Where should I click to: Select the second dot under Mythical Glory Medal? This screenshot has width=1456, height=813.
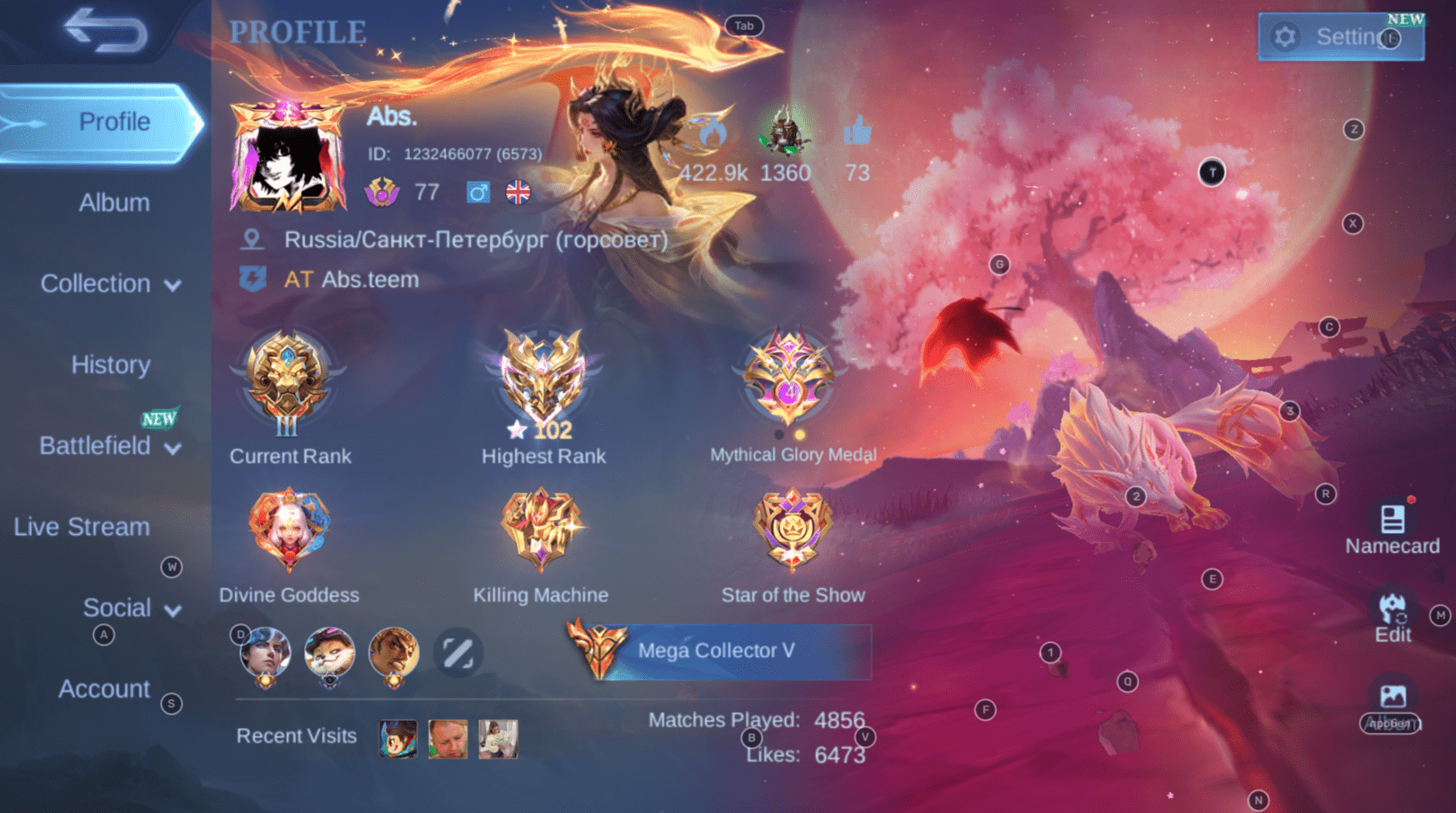click(801, 434)
